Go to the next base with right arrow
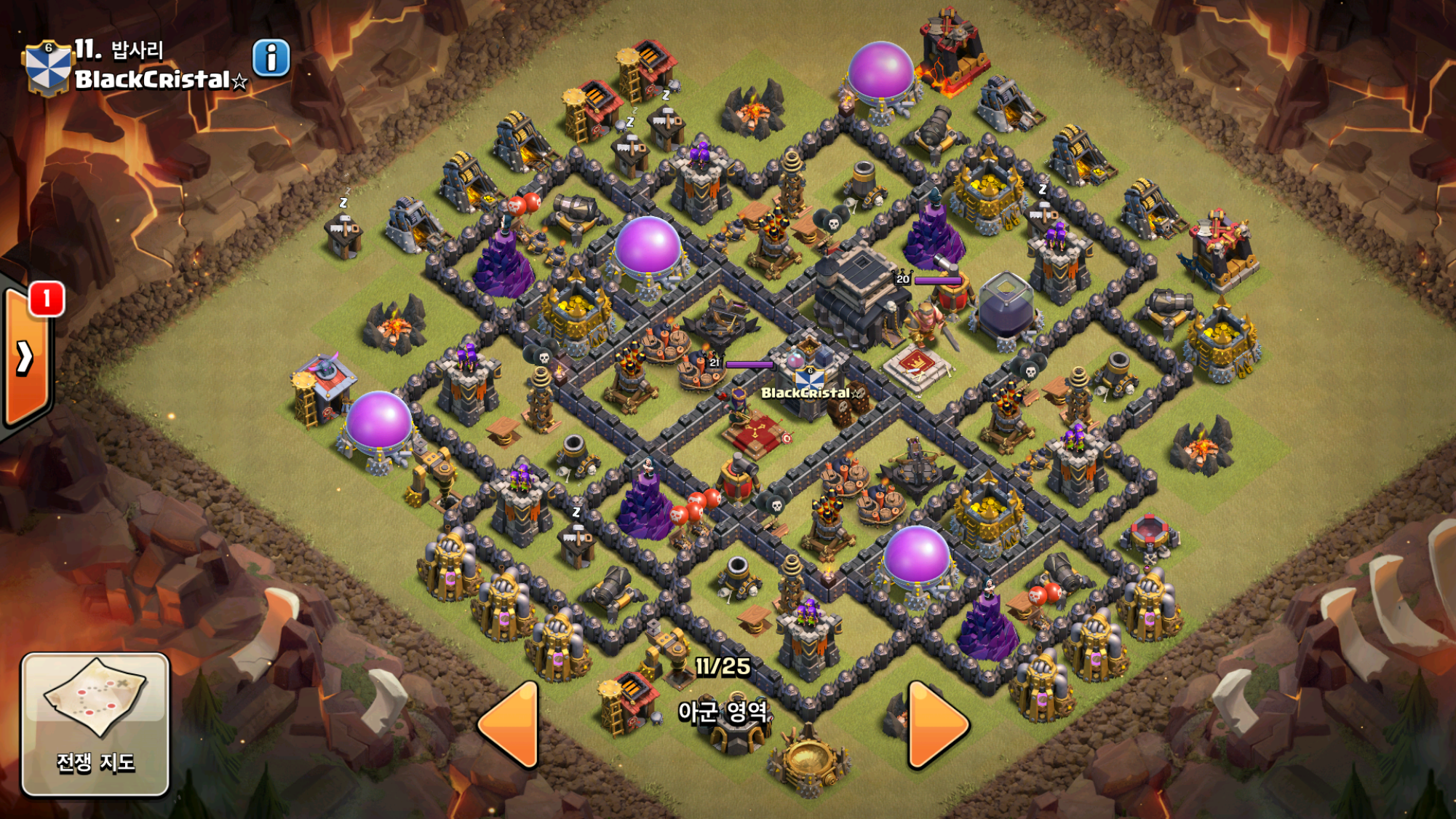This screenshot has height=819, width=1456. (936, 724)
